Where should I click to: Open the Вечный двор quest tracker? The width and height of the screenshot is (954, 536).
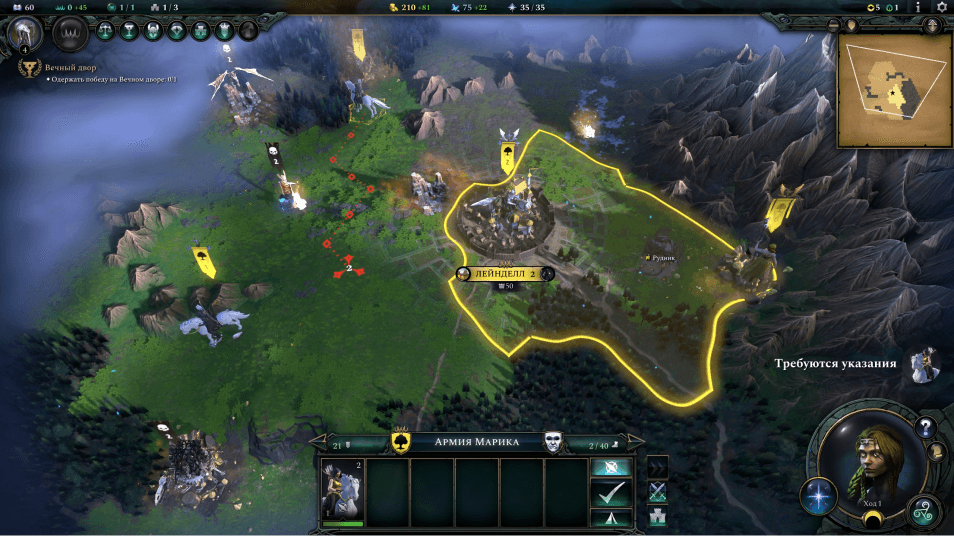click(x=60, y=68)
